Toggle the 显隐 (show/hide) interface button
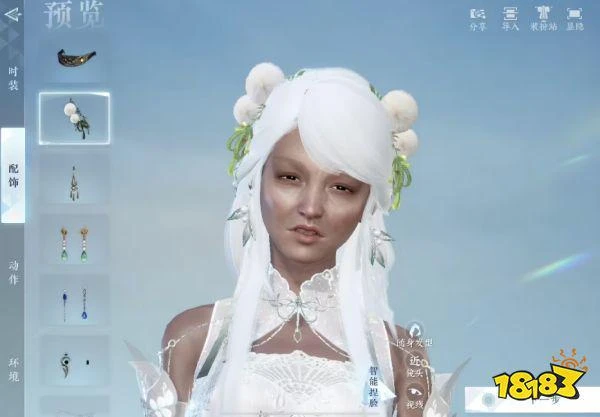 575,18
